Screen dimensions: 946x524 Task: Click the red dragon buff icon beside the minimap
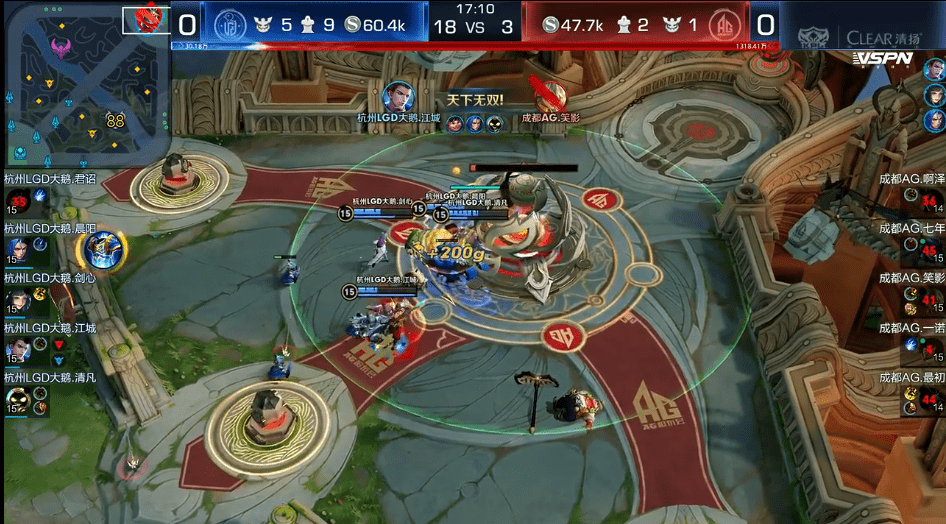[147, 19]
